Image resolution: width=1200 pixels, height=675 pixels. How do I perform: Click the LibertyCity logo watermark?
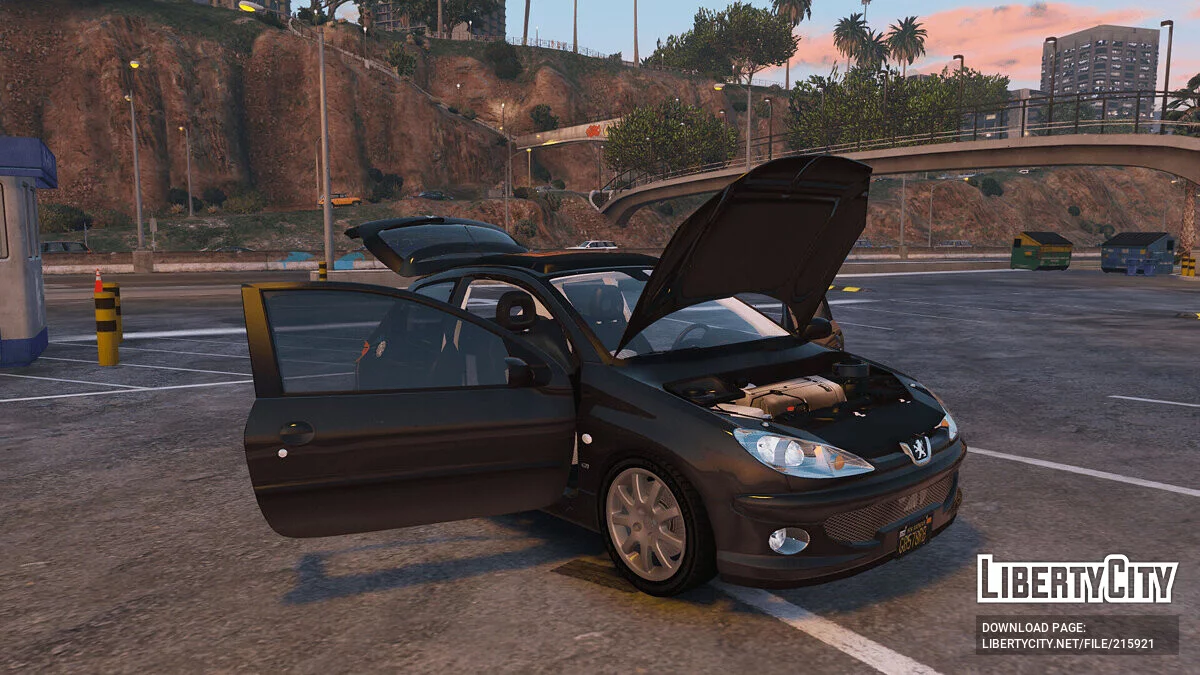(x=1077, y=579)
